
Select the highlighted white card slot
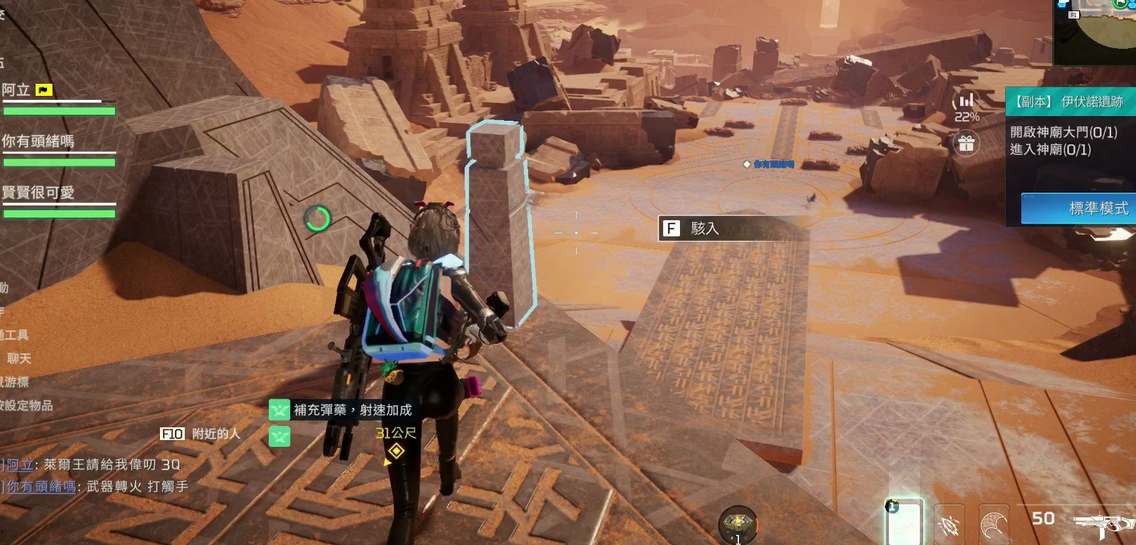click(904, 521)
